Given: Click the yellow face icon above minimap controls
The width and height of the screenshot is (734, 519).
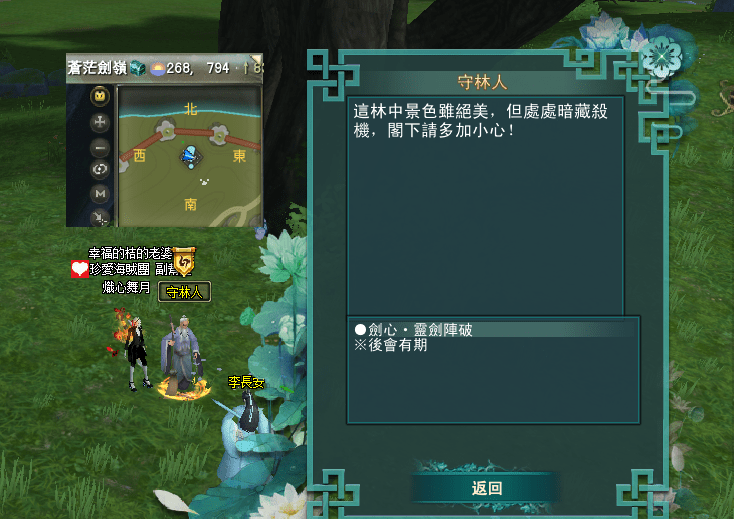Looking at the screenshot, I should pyautogui.click(x=100, y=97).
